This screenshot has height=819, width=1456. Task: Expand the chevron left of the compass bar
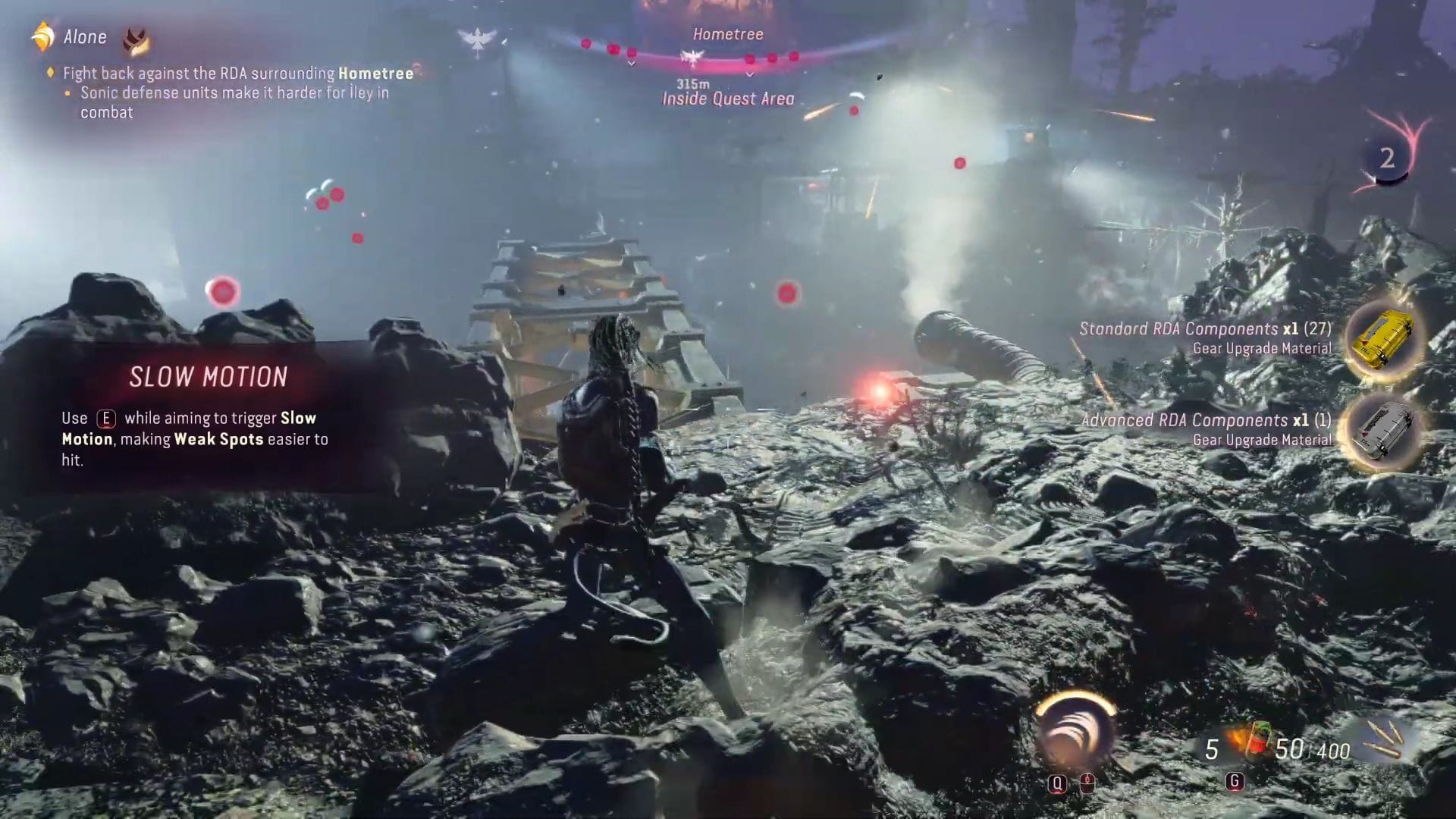pos(631,62)
